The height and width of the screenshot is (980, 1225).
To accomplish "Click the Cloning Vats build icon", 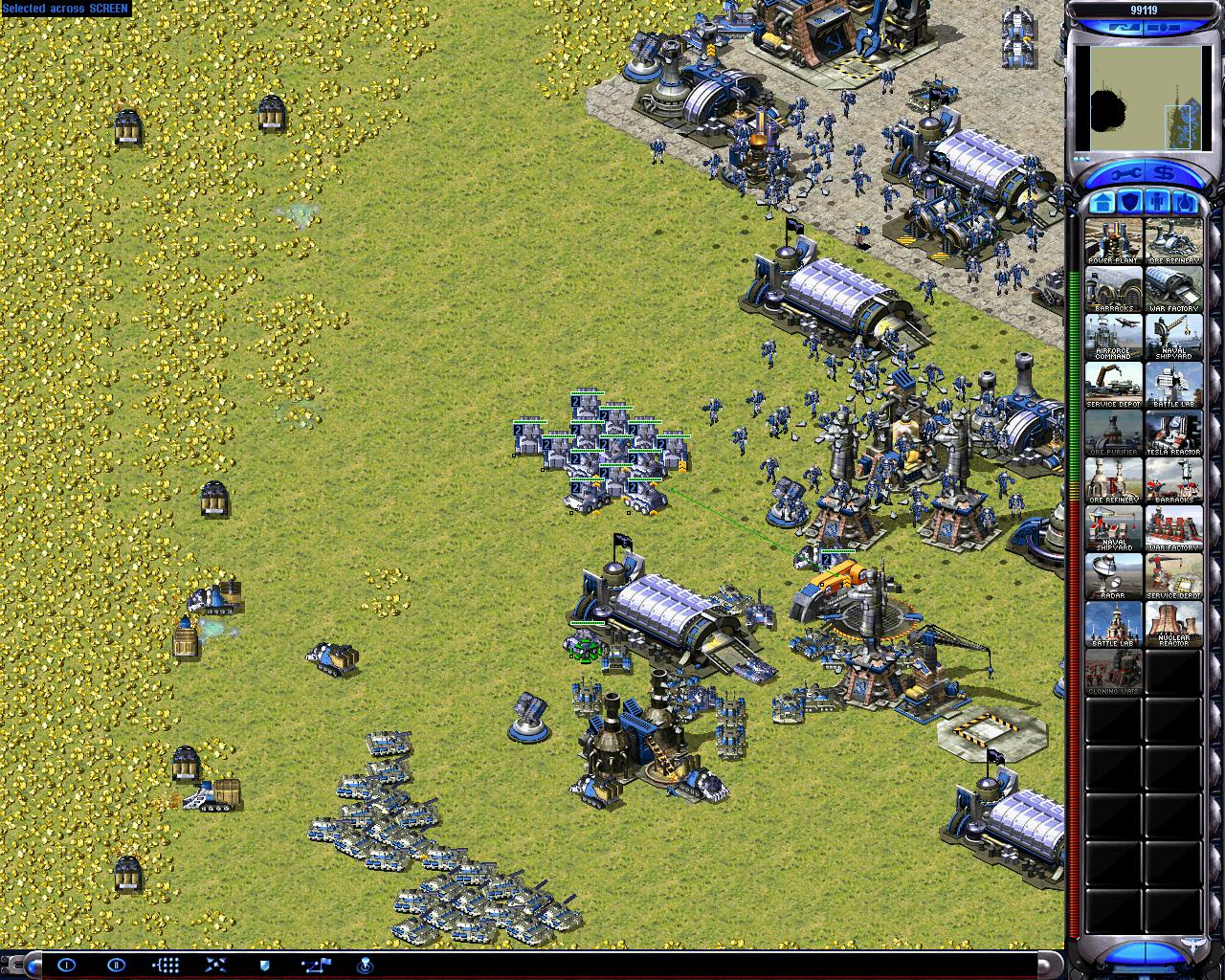I will pyautogui.click(x=1114, y=672).
